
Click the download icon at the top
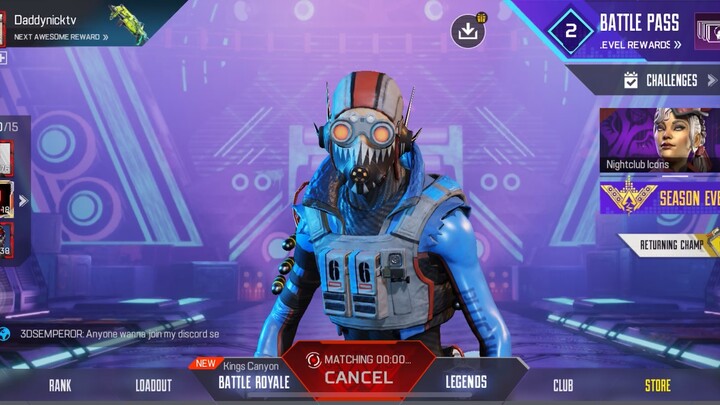point(467,30)
